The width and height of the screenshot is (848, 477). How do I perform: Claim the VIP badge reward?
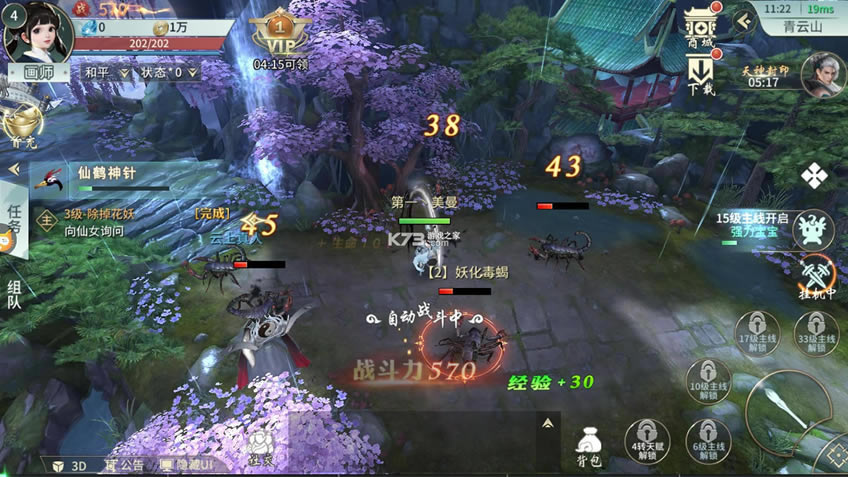[280, 36]
